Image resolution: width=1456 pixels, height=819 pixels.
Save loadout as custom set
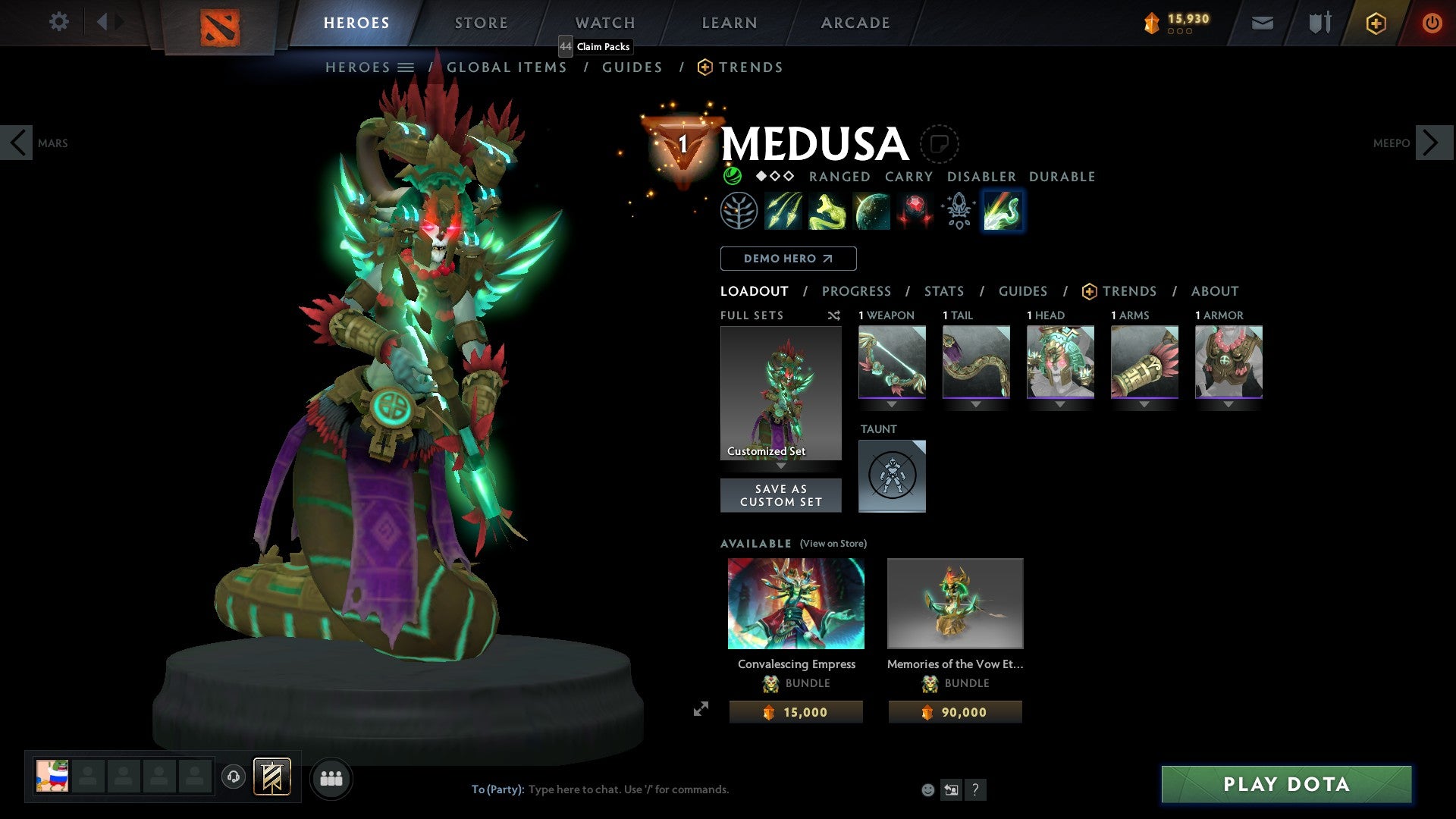(780, 495)
